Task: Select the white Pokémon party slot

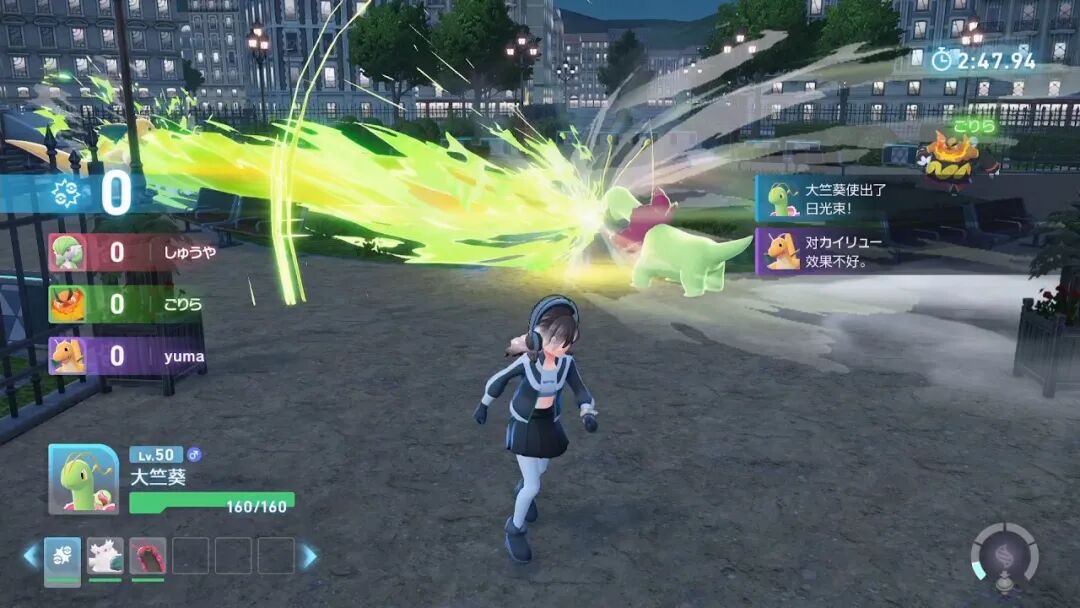Action: (x=105, y=556)
